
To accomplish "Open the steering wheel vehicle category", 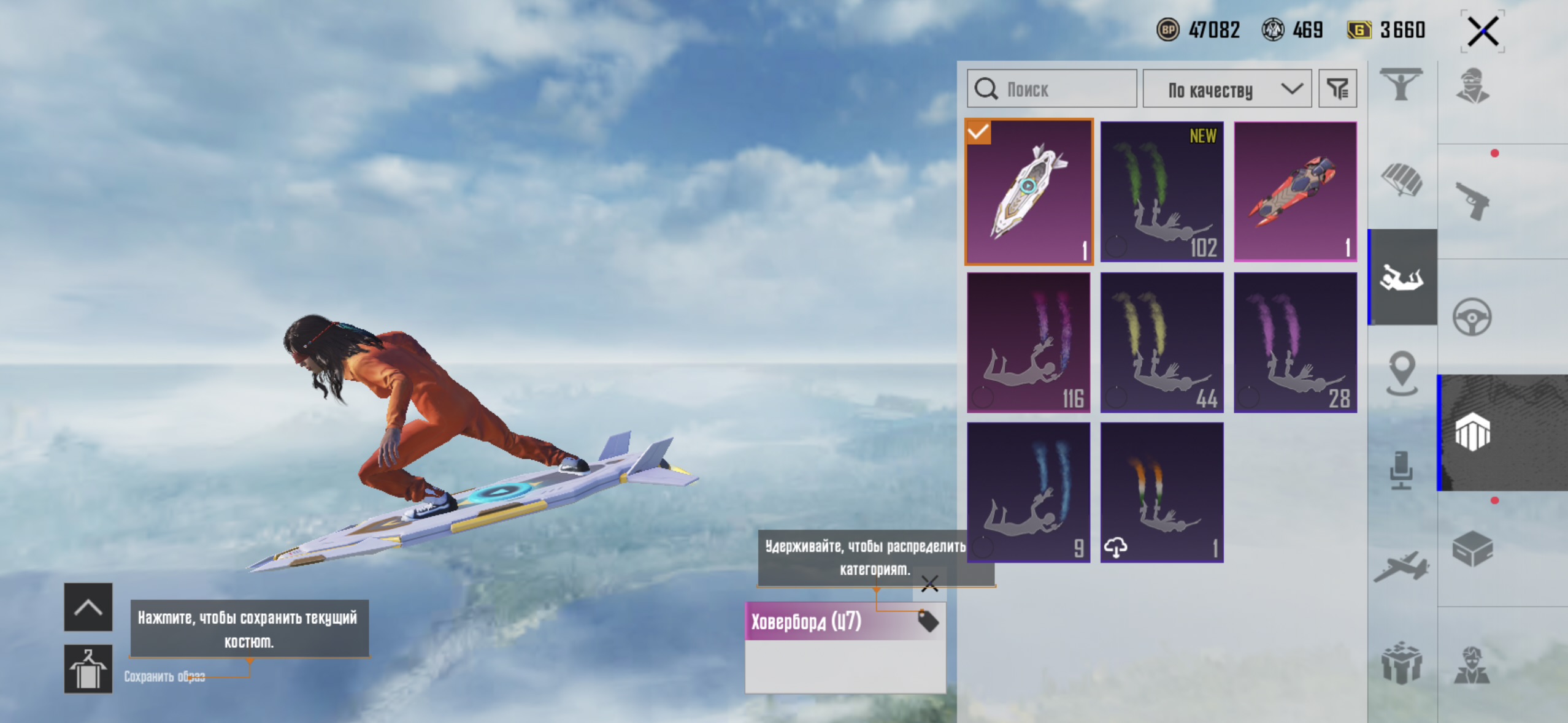I will click(1472, 317).
